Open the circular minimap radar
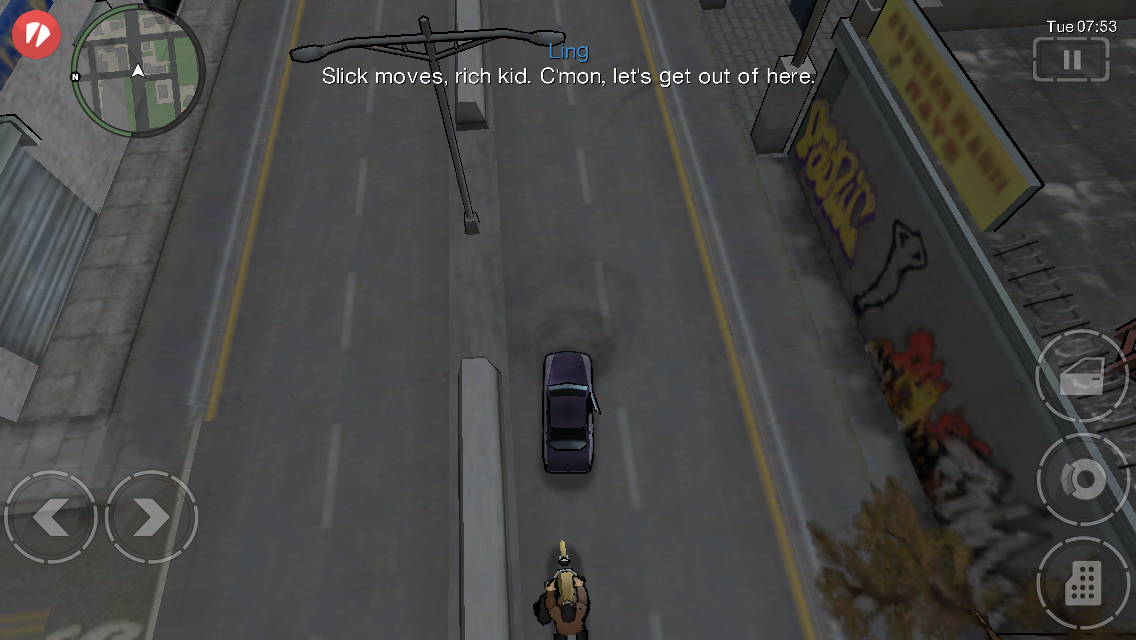 click(138, 70)
